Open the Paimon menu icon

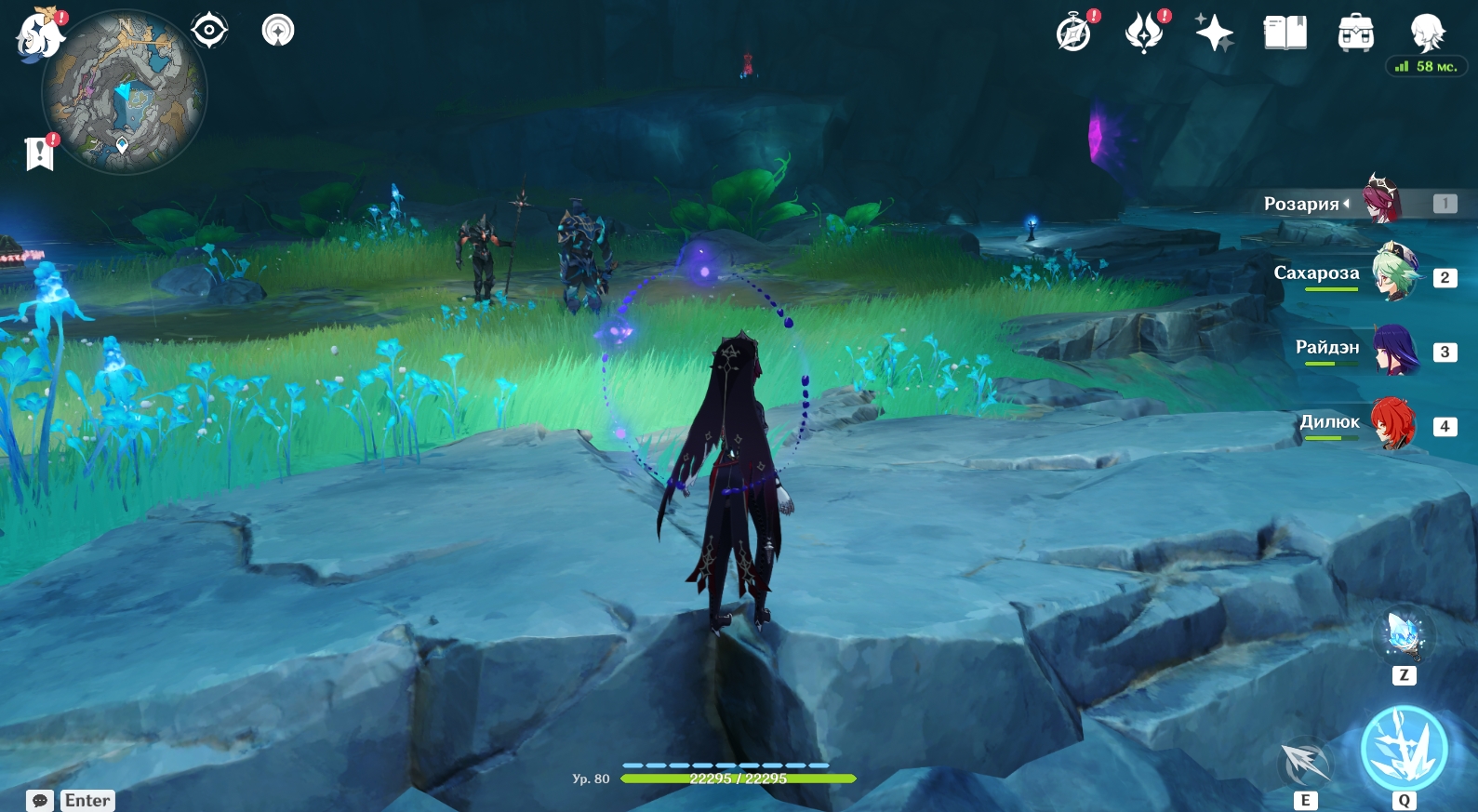coord(39,35)
